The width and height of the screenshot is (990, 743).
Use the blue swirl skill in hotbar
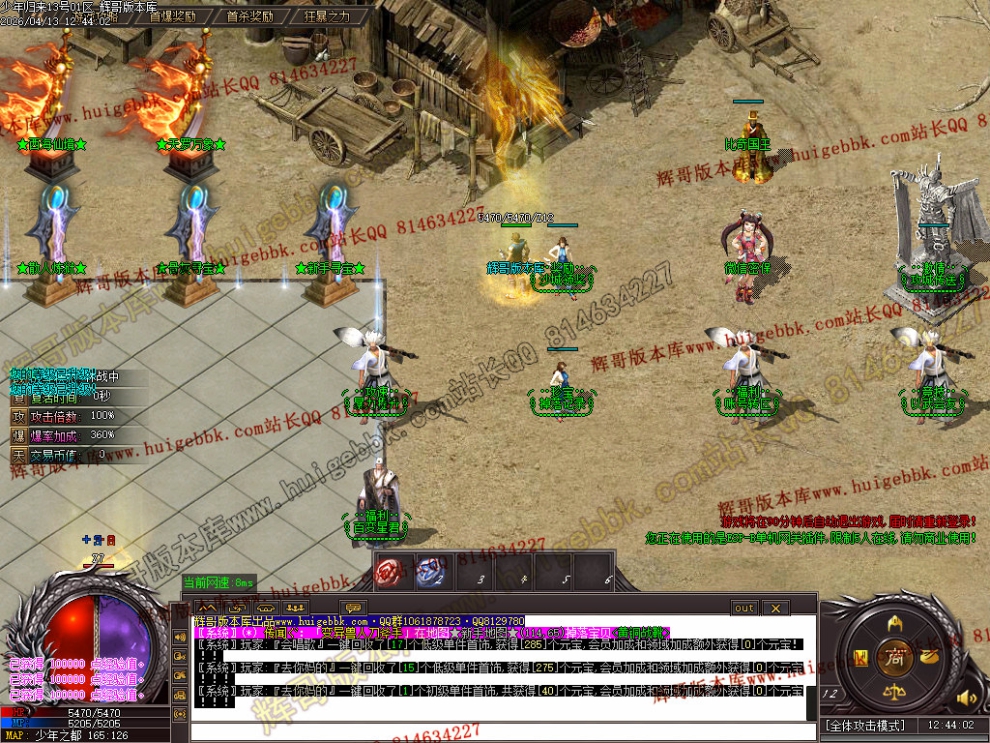click(430, 573)
